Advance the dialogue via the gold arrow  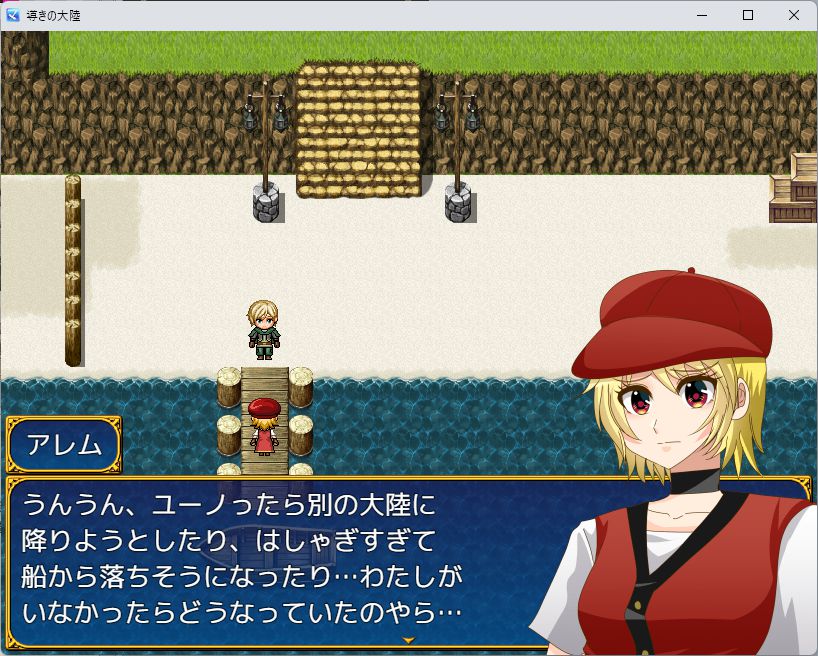(408, 639)
